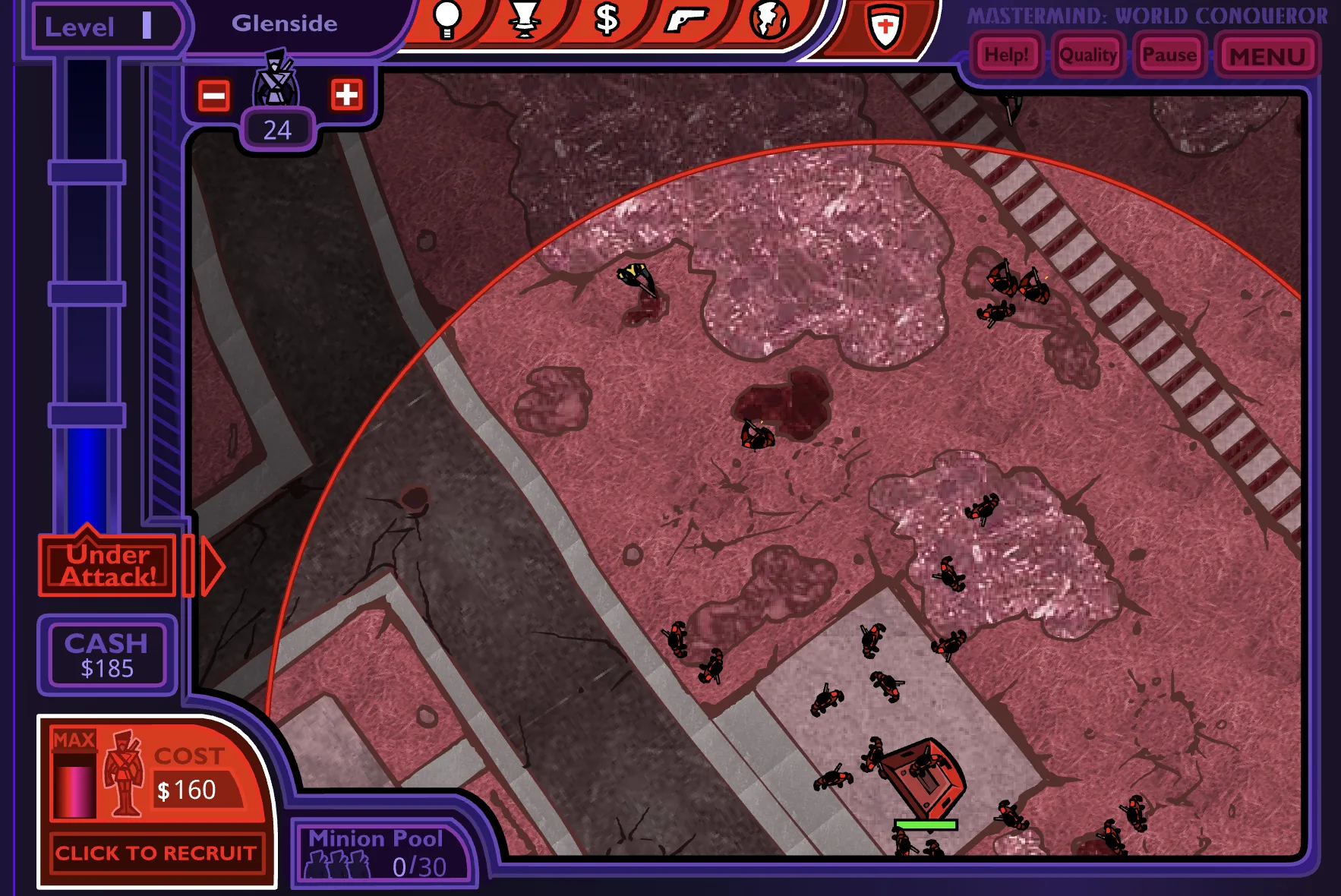Expand the red arrow beside Under Attack
1341x896 pixels.
[x=212, y=566]
